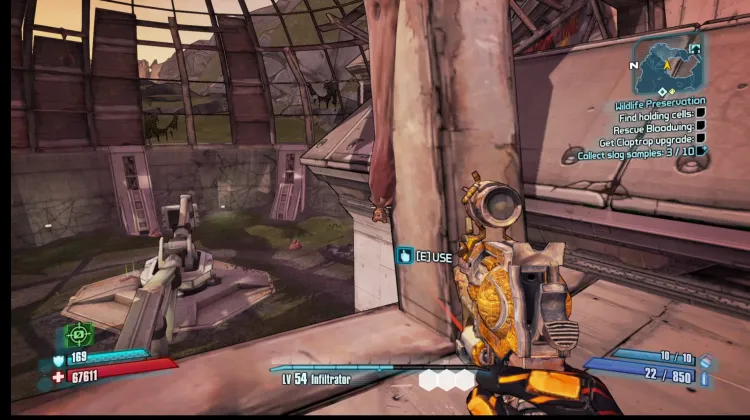This screenshot has width=750, height=420.
Task: Select the grenade icon
Action: [705, 361]
